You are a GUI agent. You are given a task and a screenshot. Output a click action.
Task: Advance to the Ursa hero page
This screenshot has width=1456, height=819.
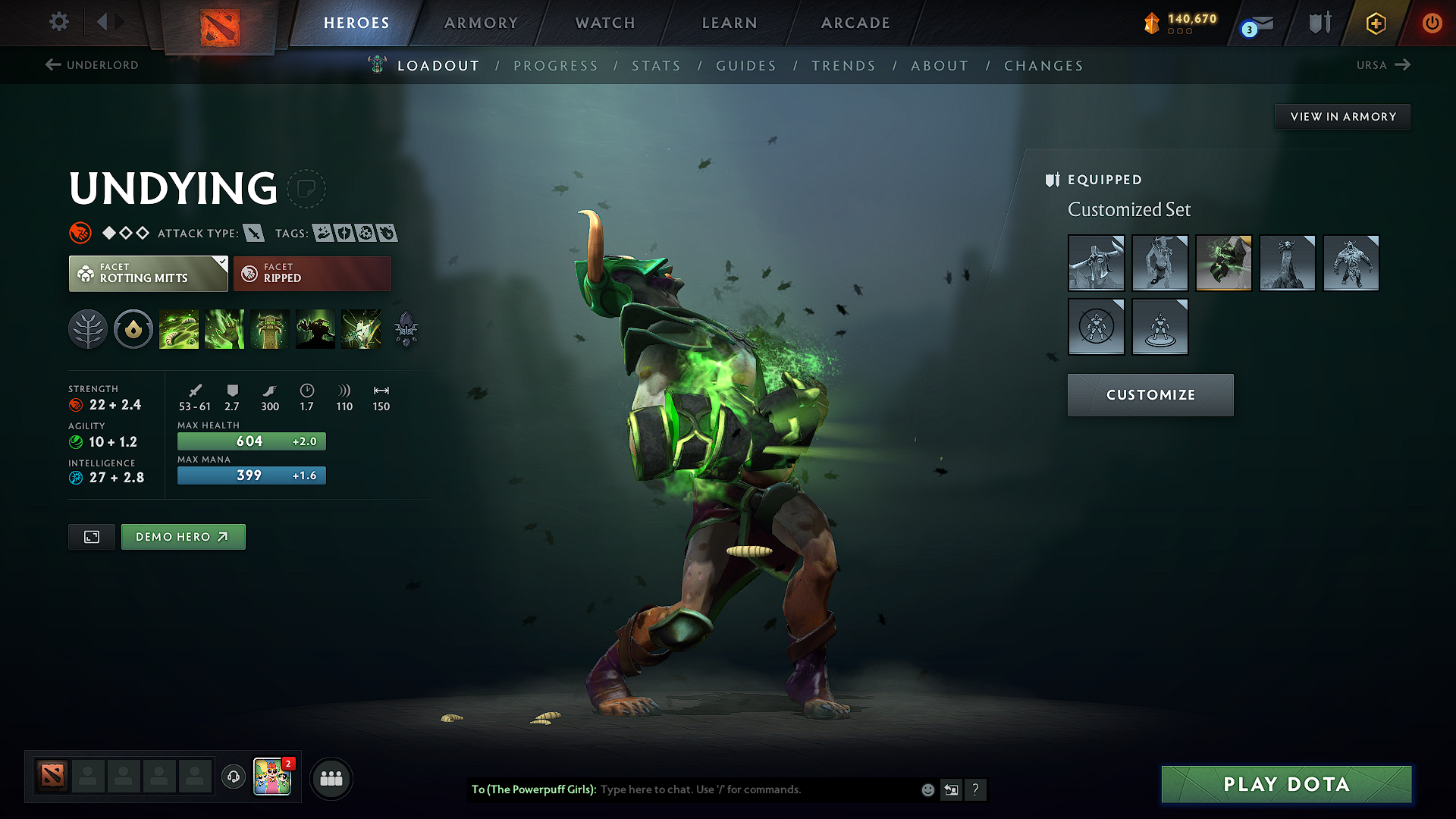pos(1383,65)
